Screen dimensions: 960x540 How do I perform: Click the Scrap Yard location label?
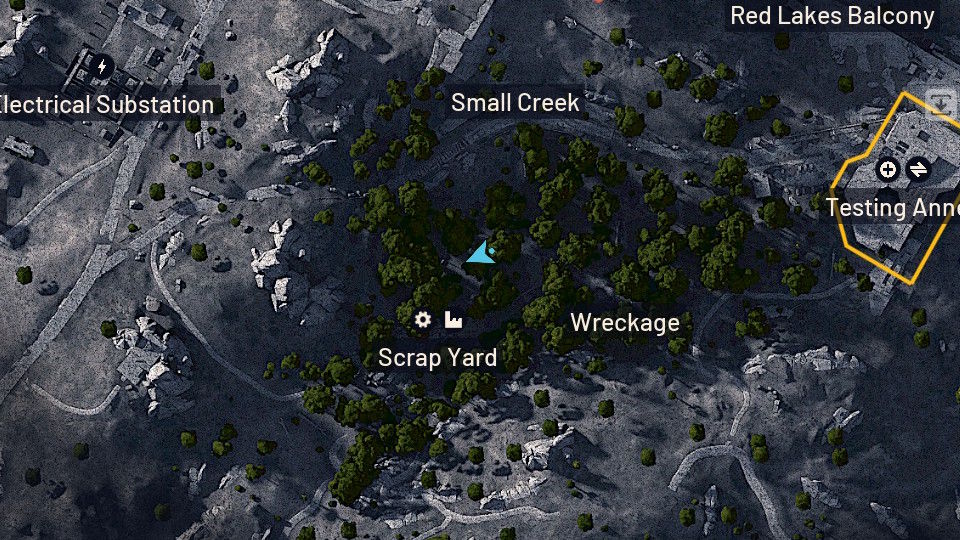pos(437,357)
